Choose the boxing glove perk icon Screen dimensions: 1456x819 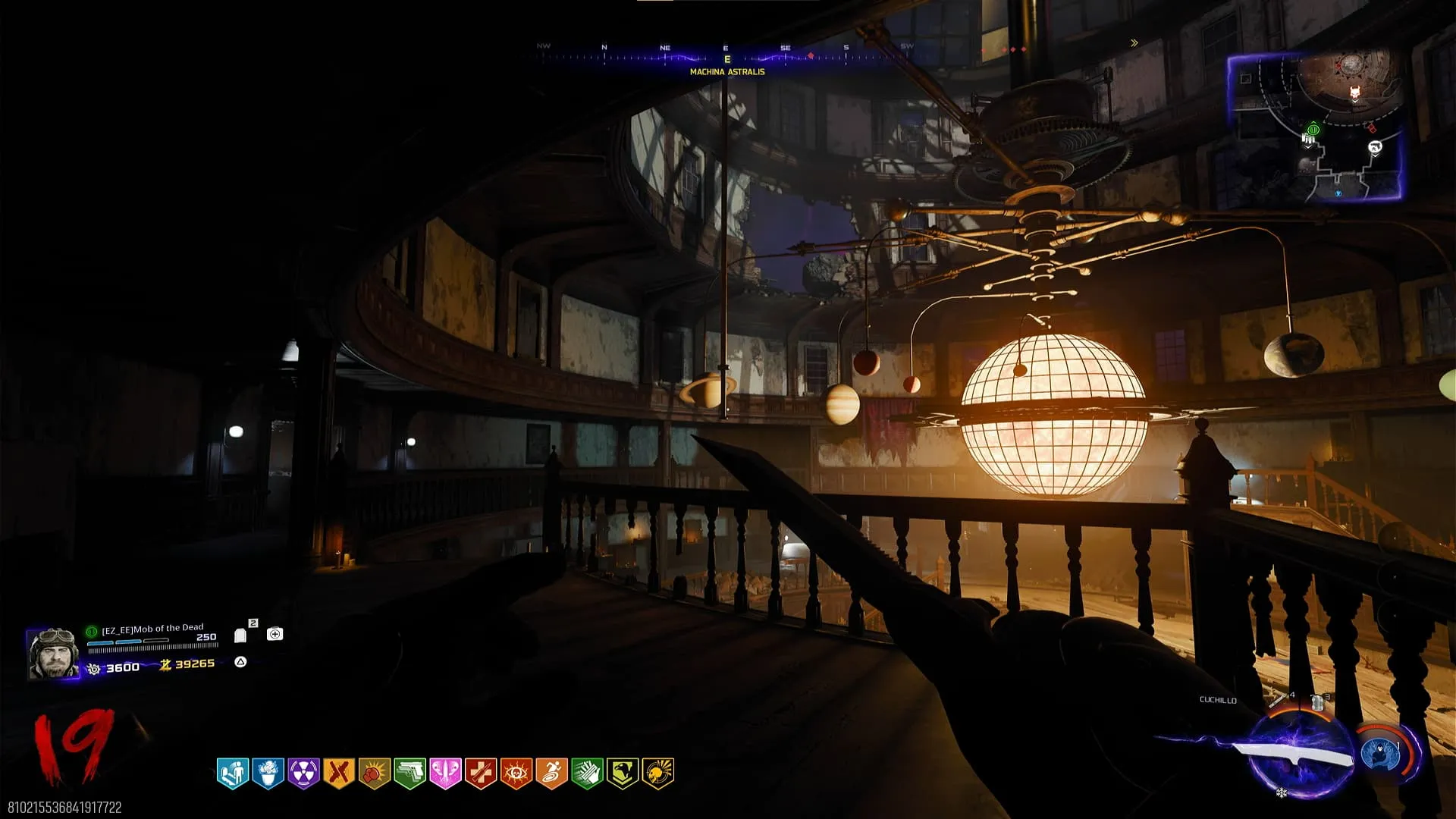(x=374, y=773)
